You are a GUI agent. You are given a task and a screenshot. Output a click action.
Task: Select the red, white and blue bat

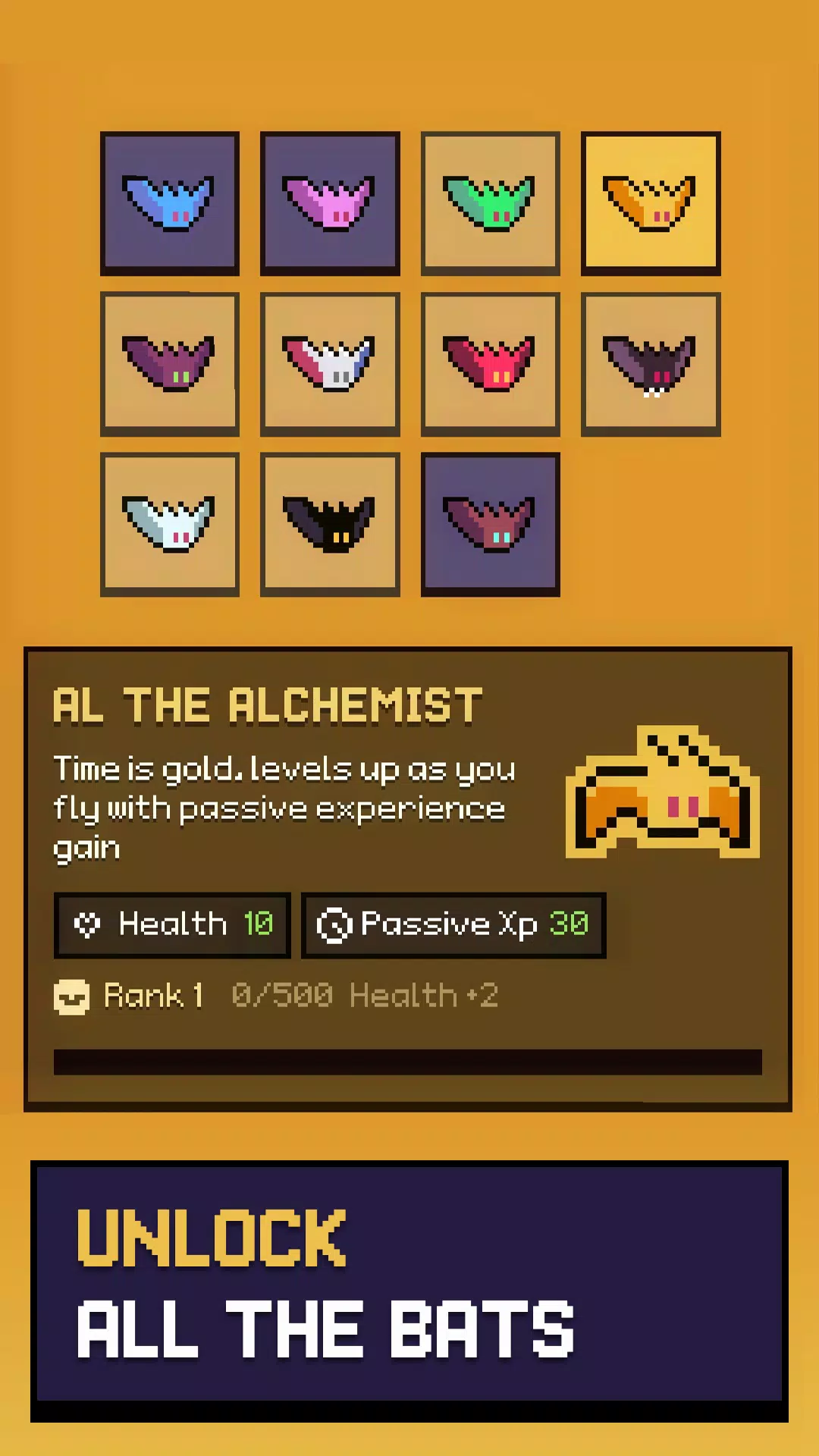coord(330,364)
